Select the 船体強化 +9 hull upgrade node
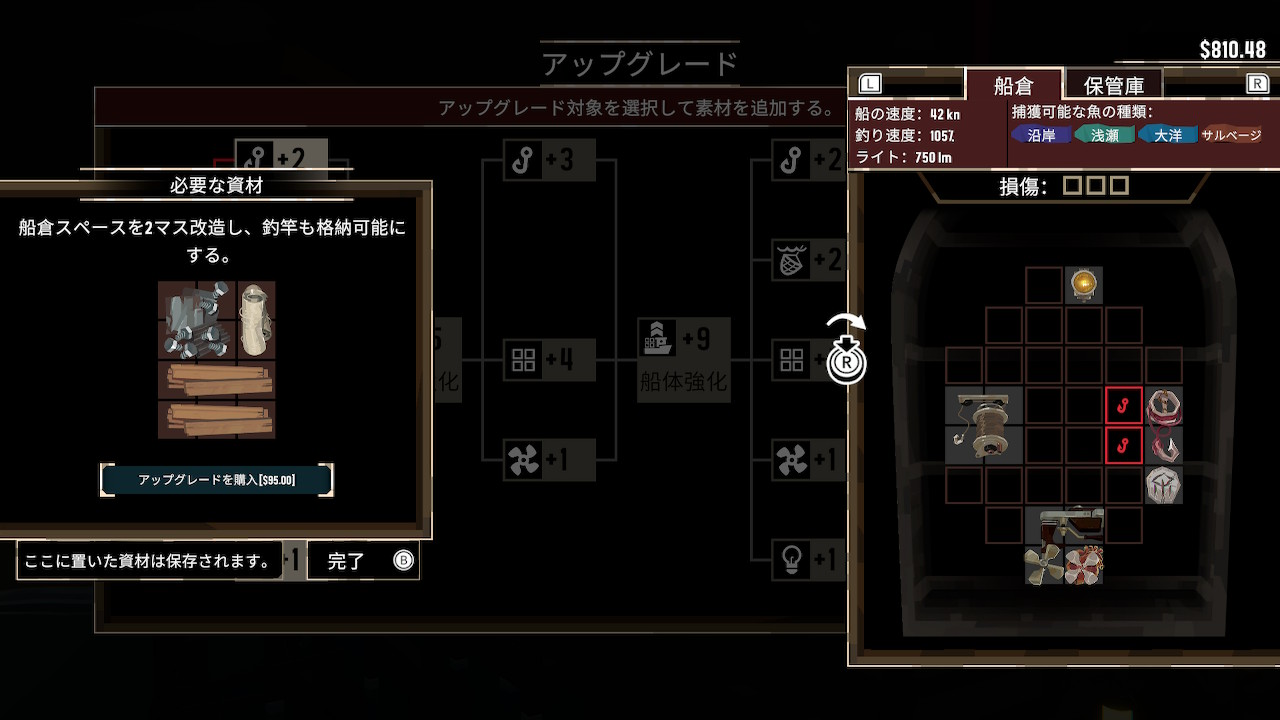Viewport: 1280px width, 720px height. [685, 359]
